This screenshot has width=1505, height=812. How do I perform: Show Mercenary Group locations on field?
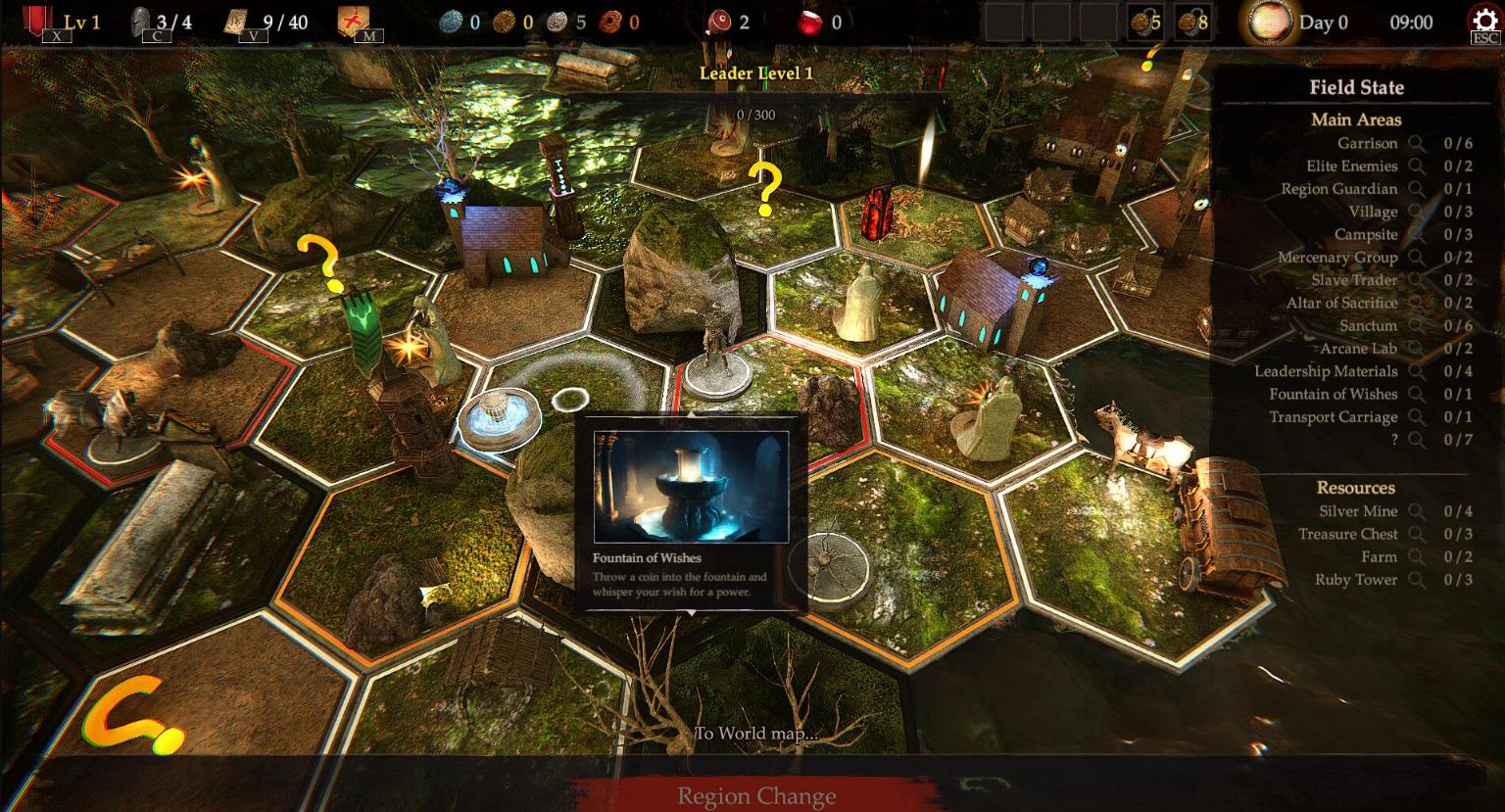click(x=1417, y=258)
